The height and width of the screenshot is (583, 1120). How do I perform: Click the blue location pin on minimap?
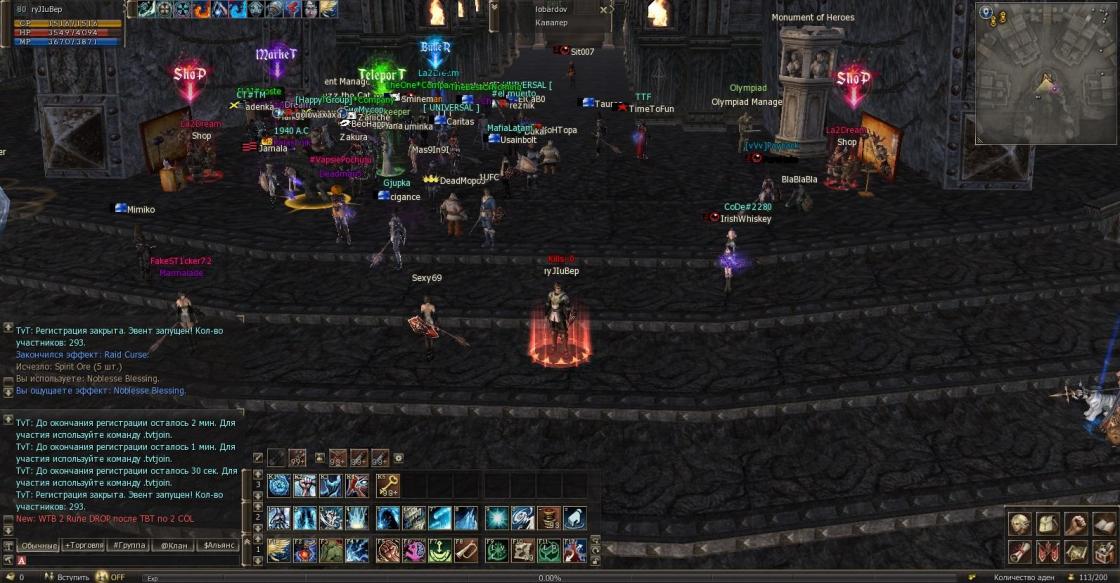tap(987, 12)
